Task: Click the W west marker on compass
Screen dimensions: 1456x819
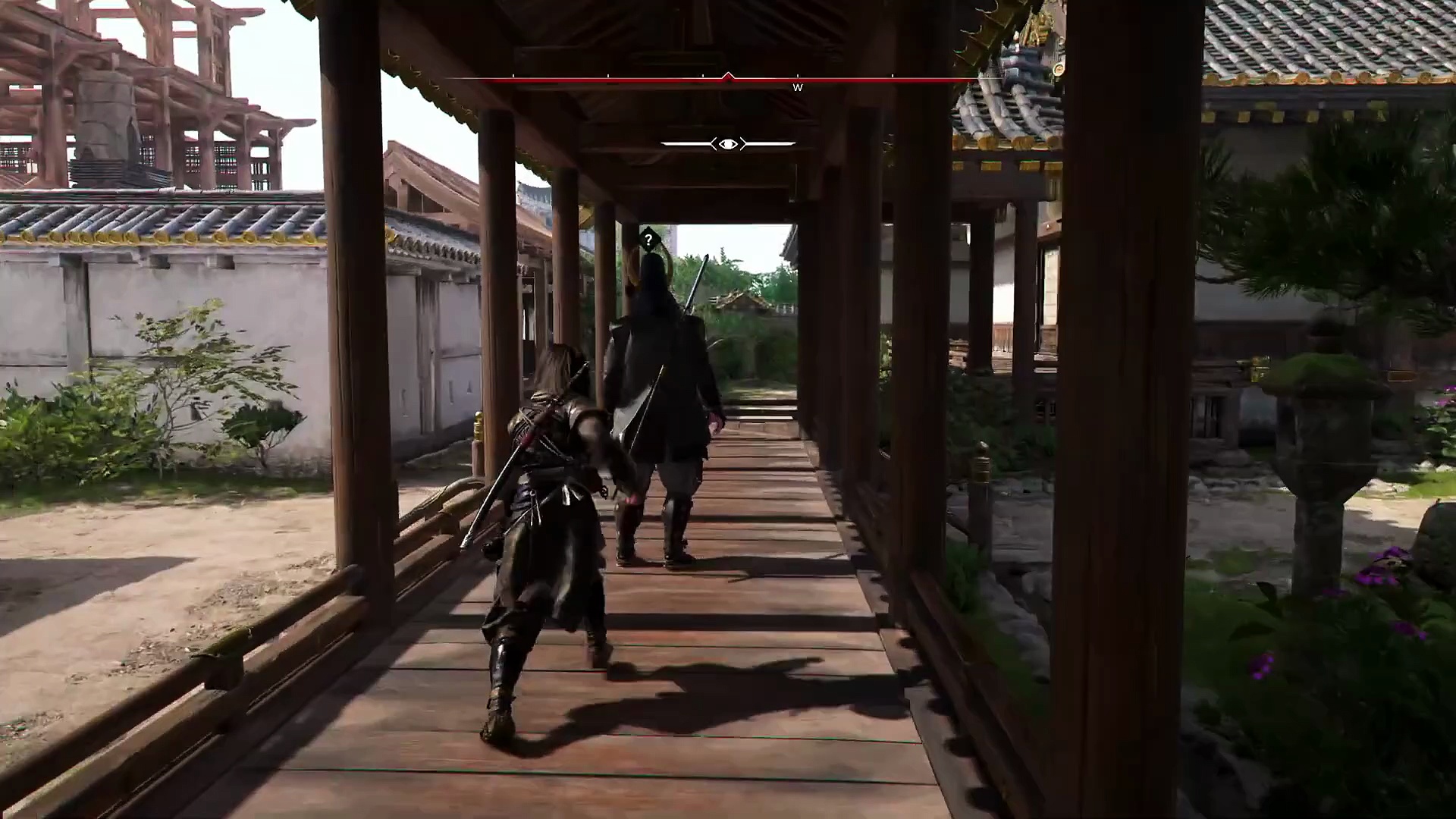Action: (x=797, y=87)
